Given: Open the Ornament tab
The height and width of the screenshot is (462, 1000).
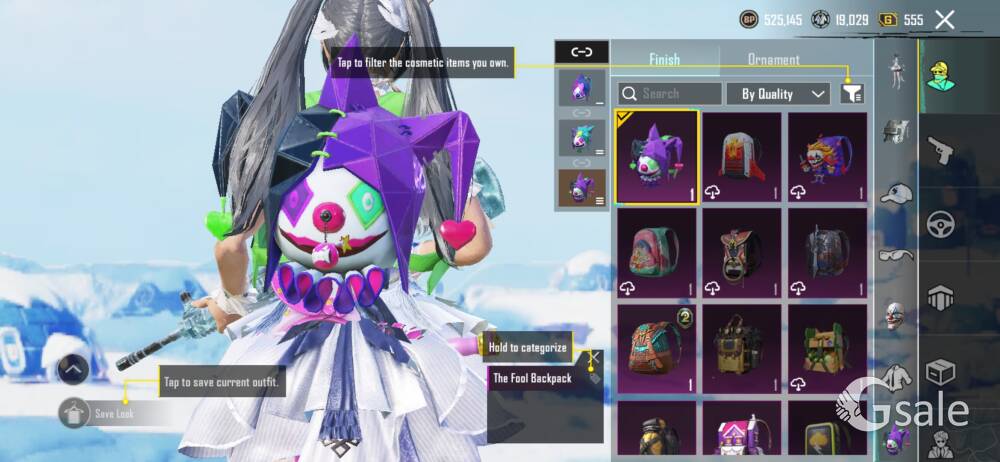Looking at the screenshot, I should click(x=773, y=60).
